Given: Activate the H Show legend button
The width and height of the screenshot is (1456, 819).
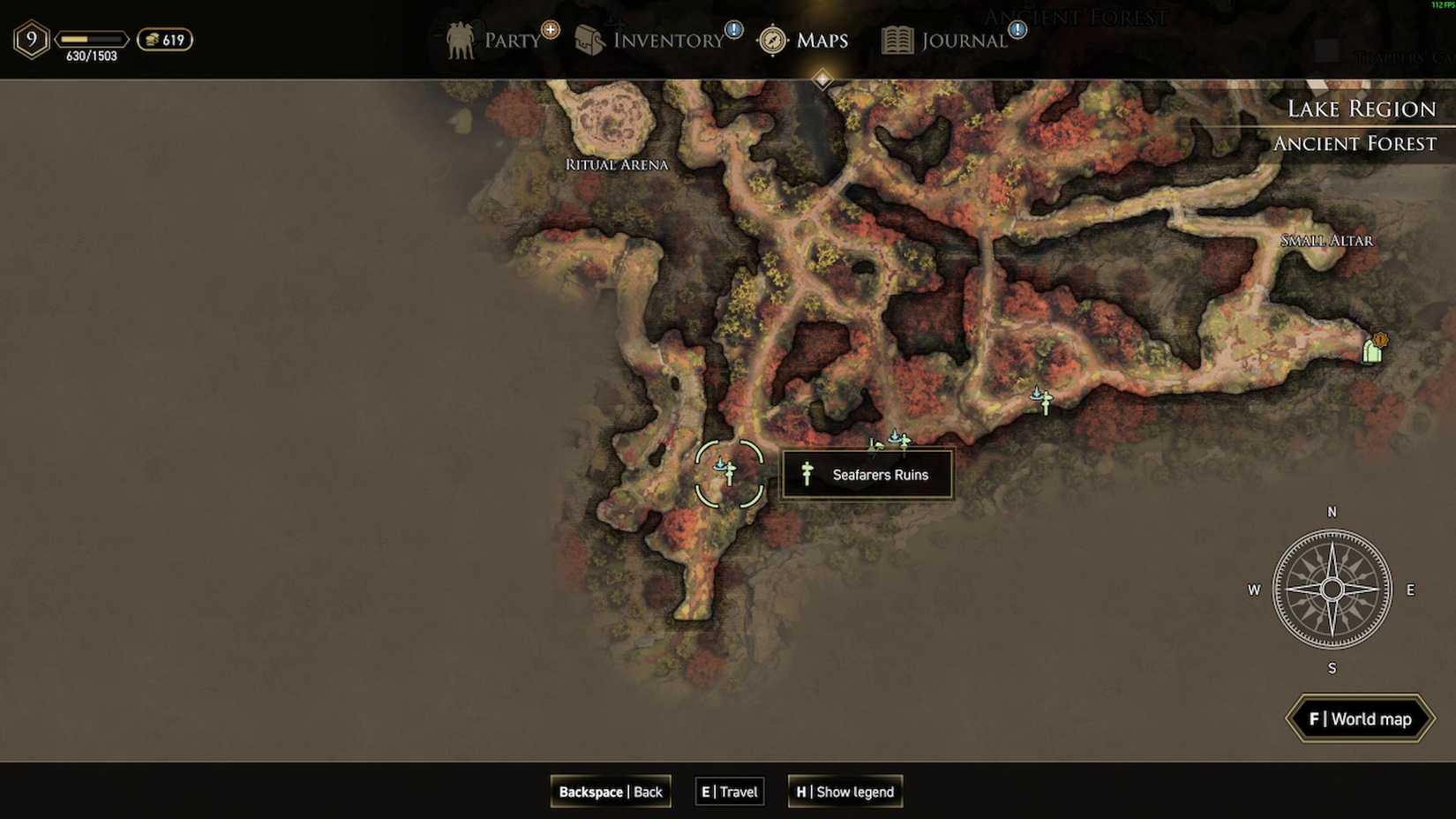Looking at the screenshot, I should pyautogui.click(x=844, y=792).
